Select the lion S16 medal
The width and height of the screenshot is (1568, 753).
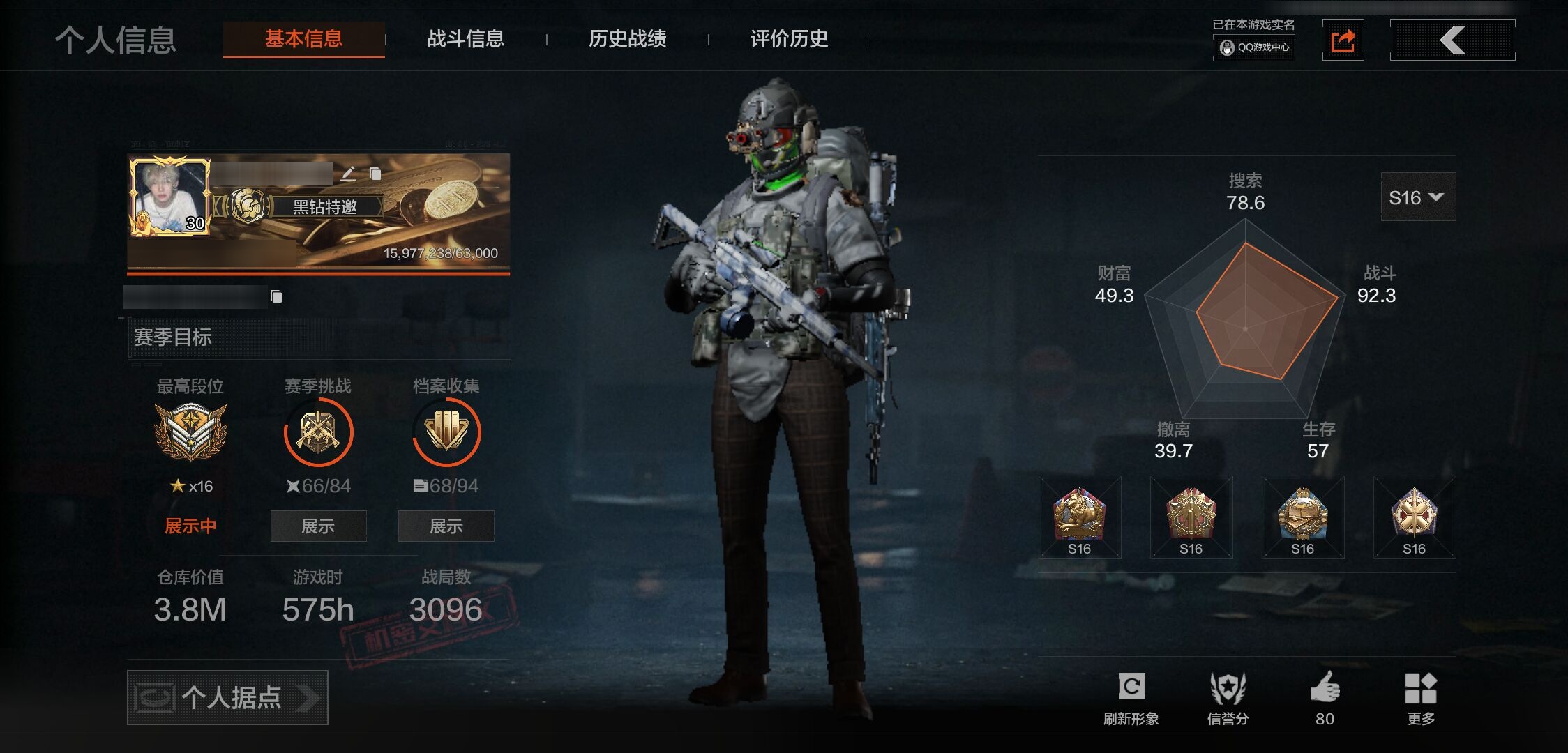[x=1079, y=517]
